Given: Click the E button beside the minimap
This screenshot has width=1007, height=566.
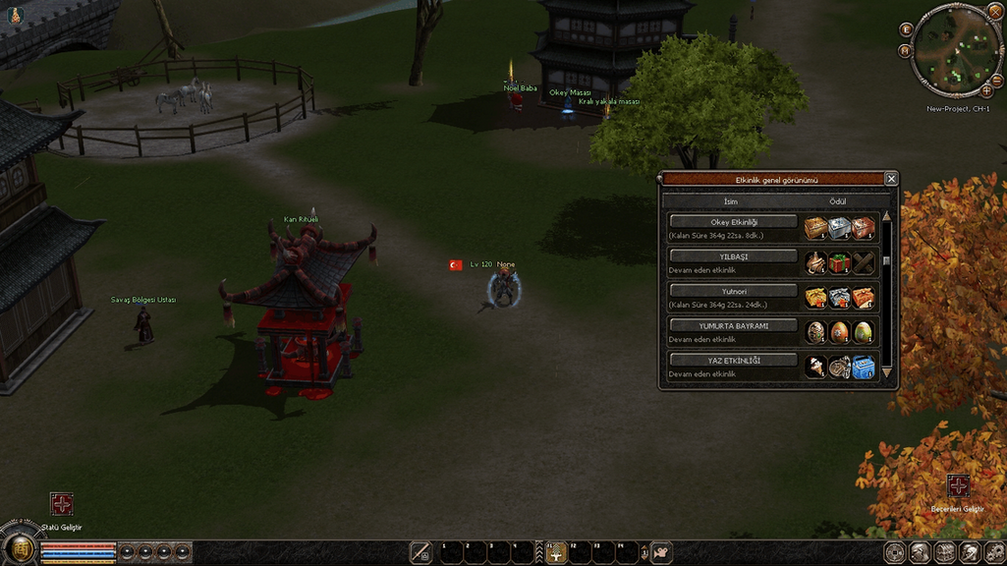Looking at the screenshot, I should click(x=907, y=30).
